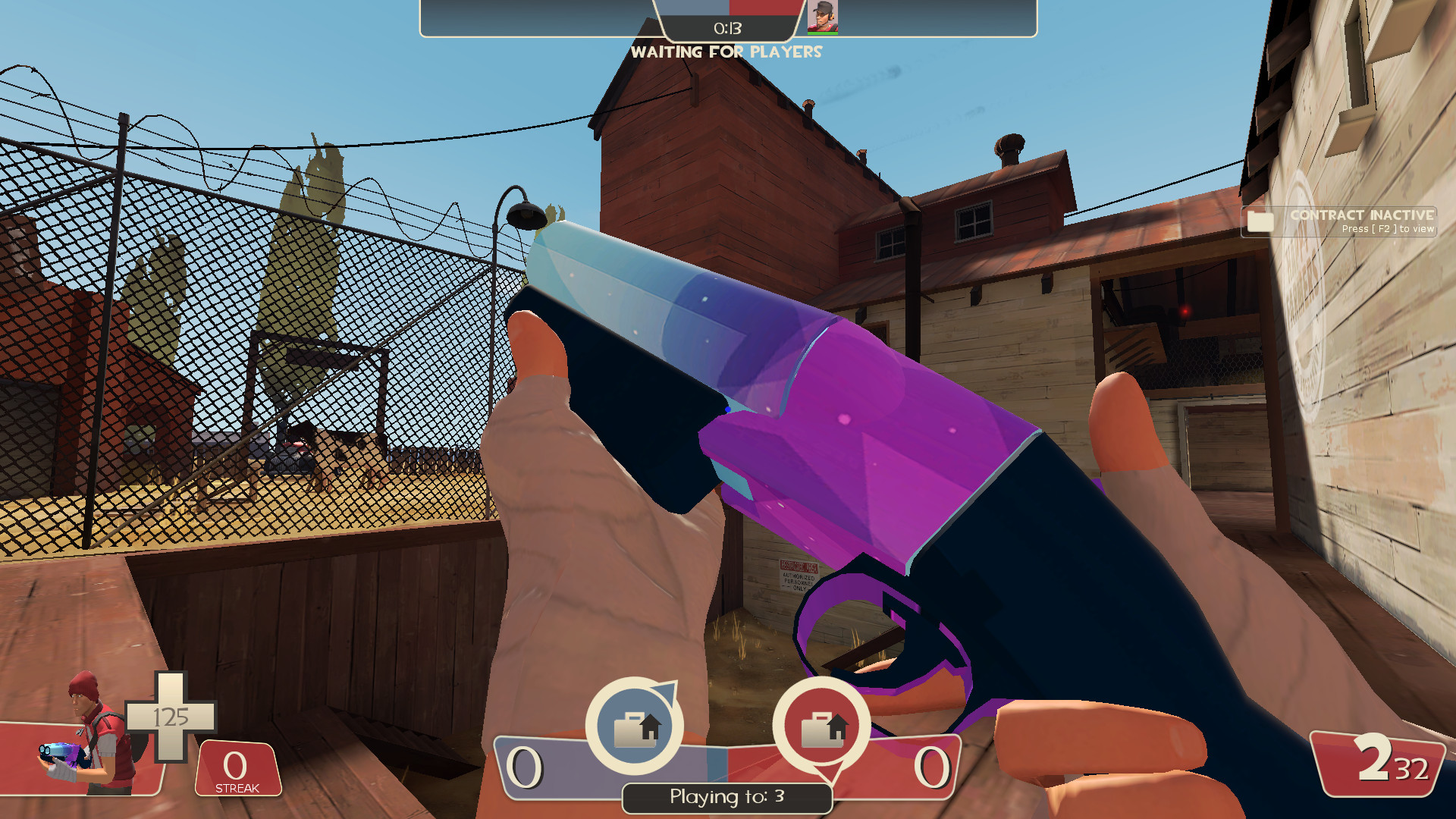Click the RED team score zero
The image size is (1456, 819).
tap(933, 768)
